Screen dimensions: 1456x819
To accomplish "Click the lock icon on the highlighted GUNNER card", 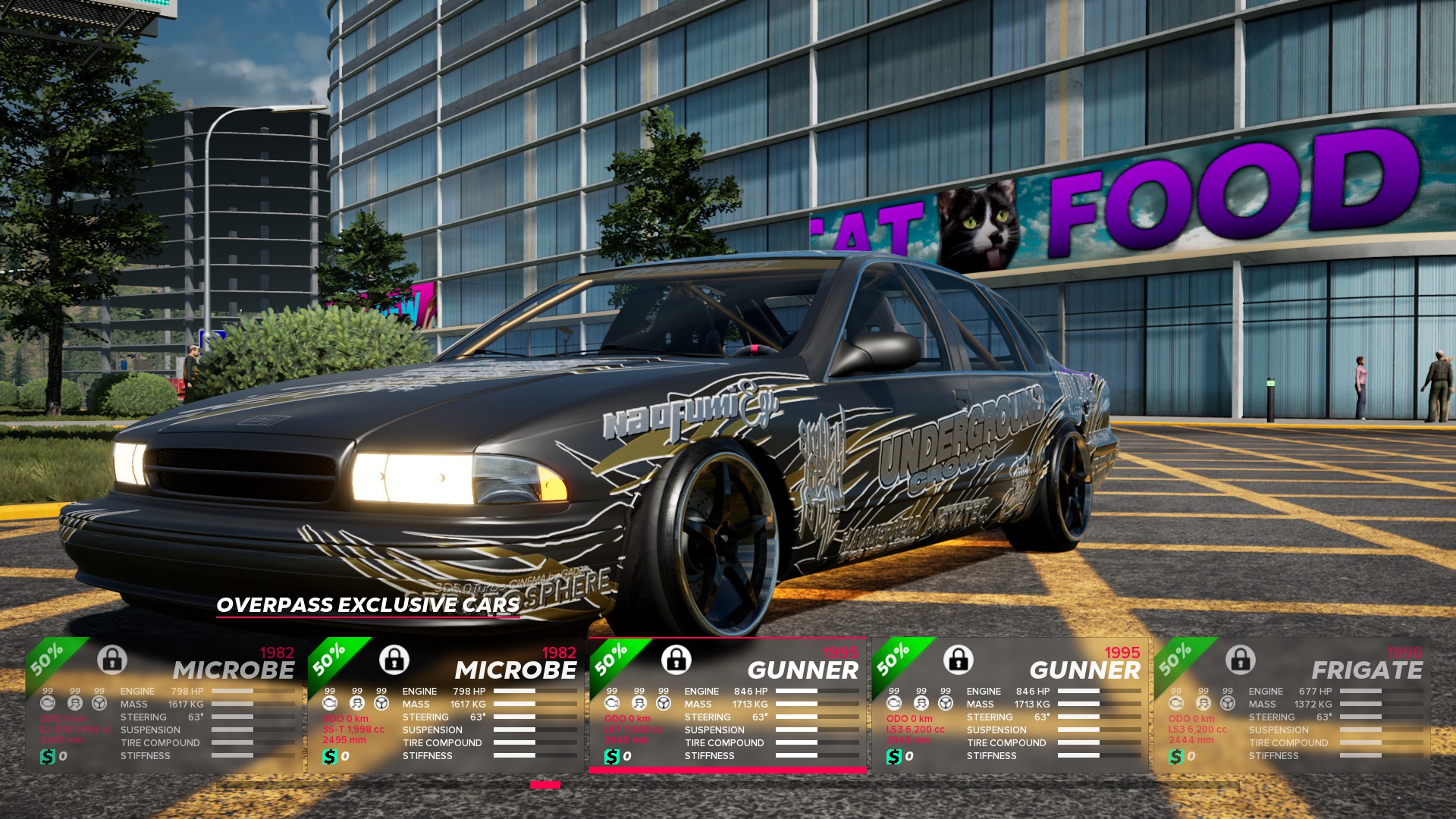I will [x=676, y=661].
